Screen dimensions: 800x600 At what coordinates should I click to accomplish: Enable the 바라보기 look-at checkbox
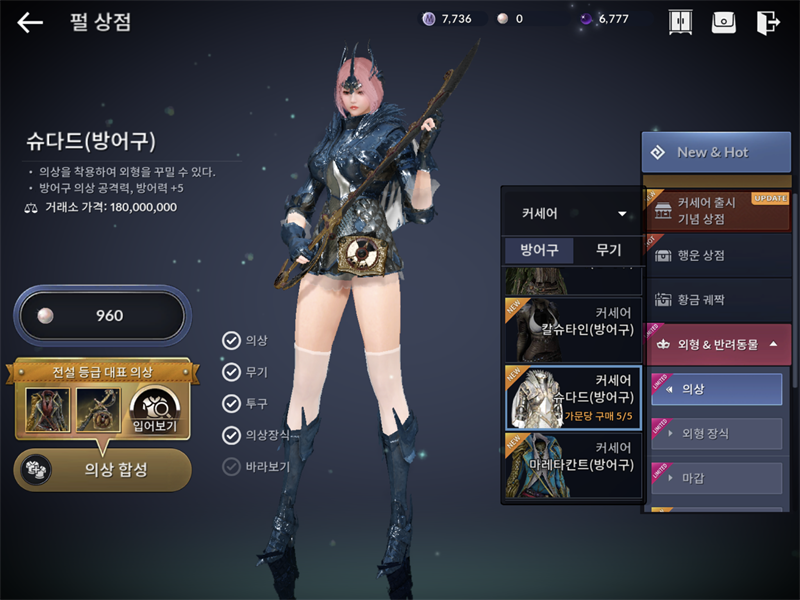(232, 466)
